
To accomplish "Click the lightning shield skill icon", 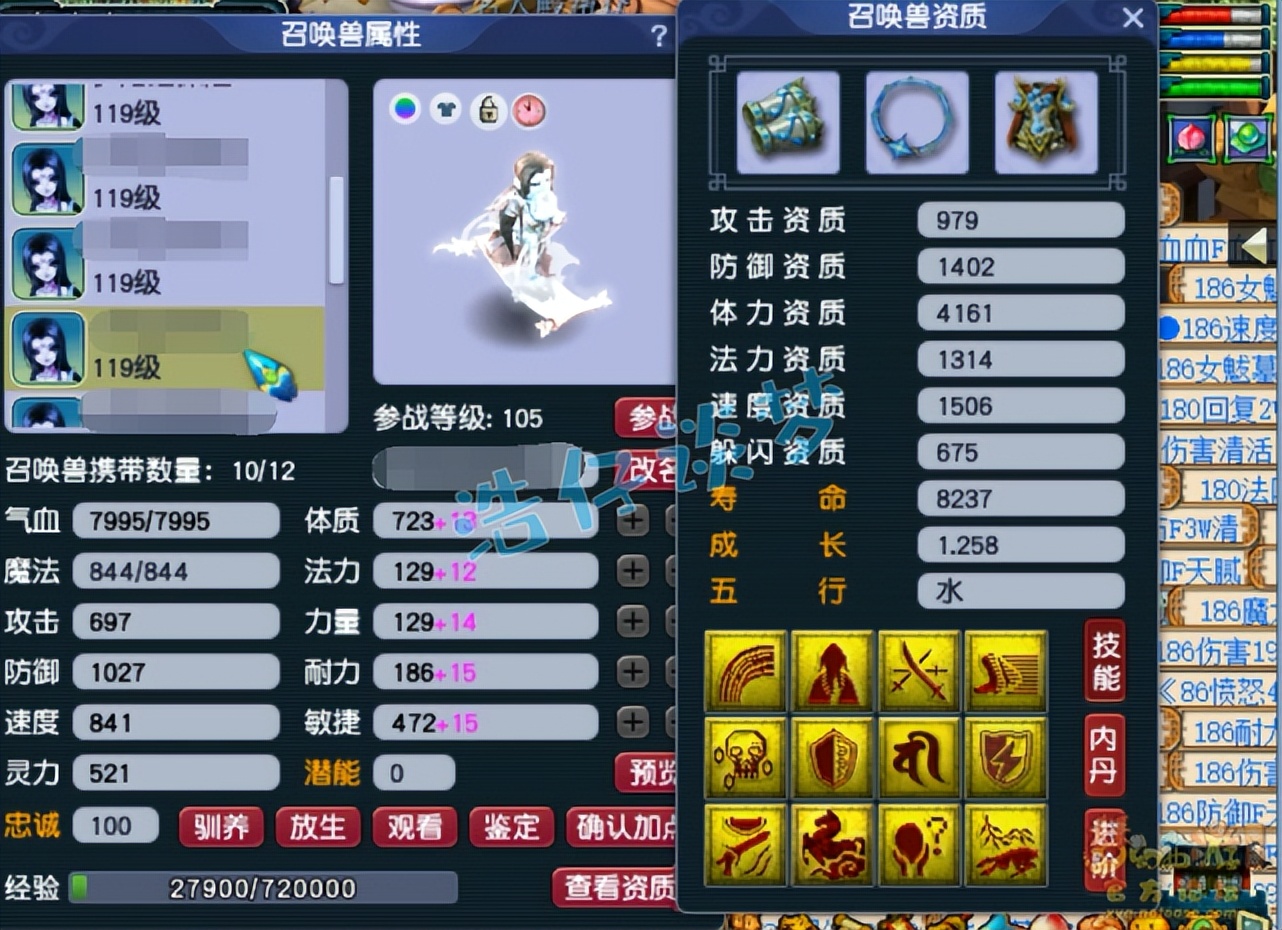I will [x=1005, y=757].
